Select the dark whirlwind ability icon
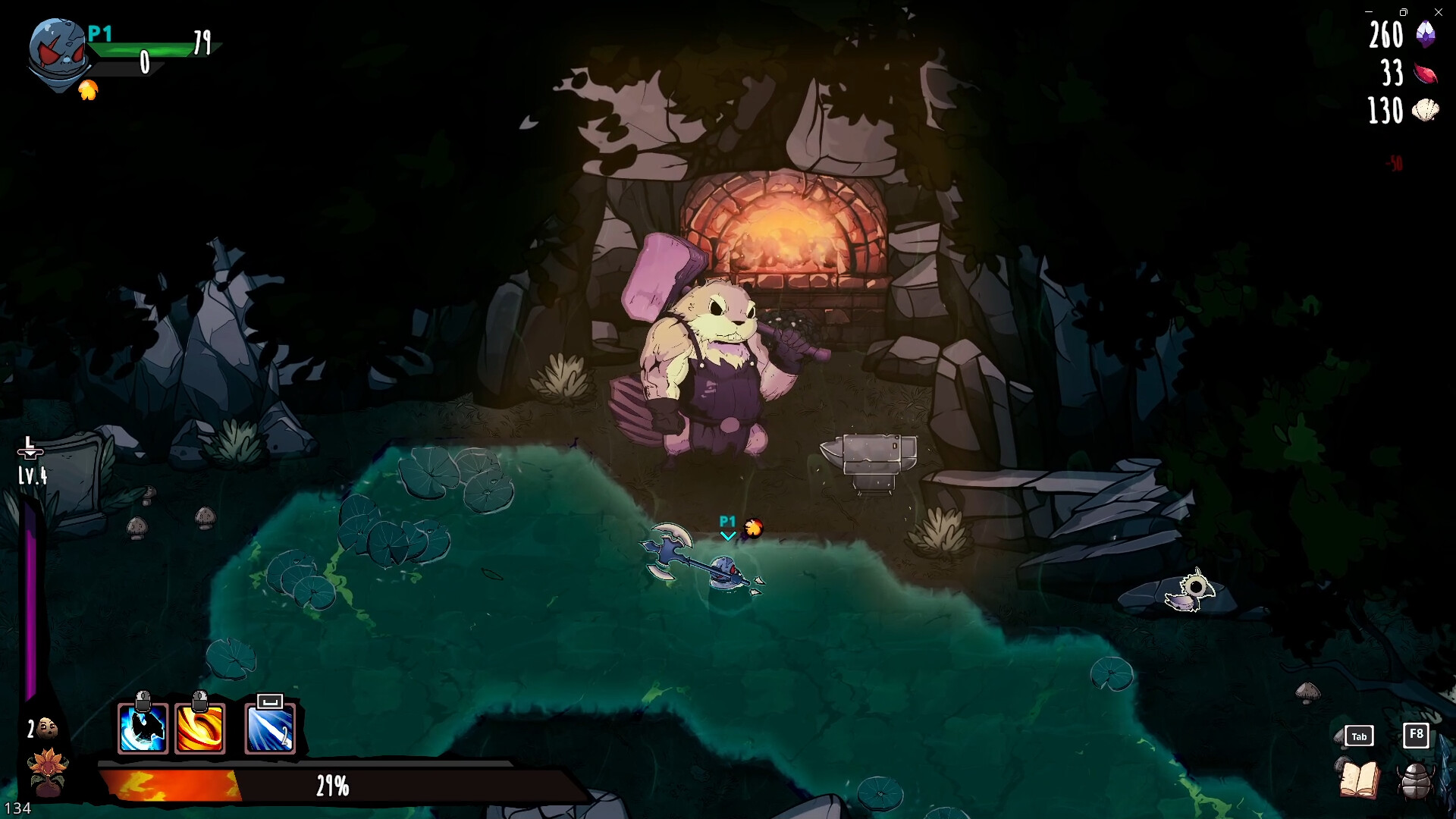This screenshot has height=819, width=1456. 141,726
